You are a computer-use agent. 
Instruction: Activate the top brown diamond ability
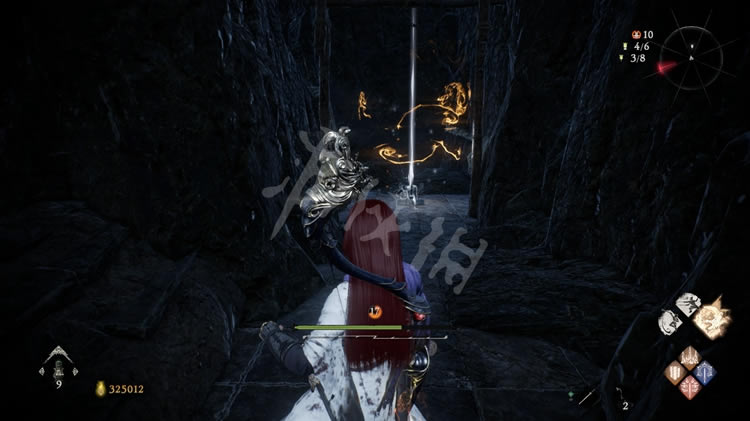[x=689, y=357]
